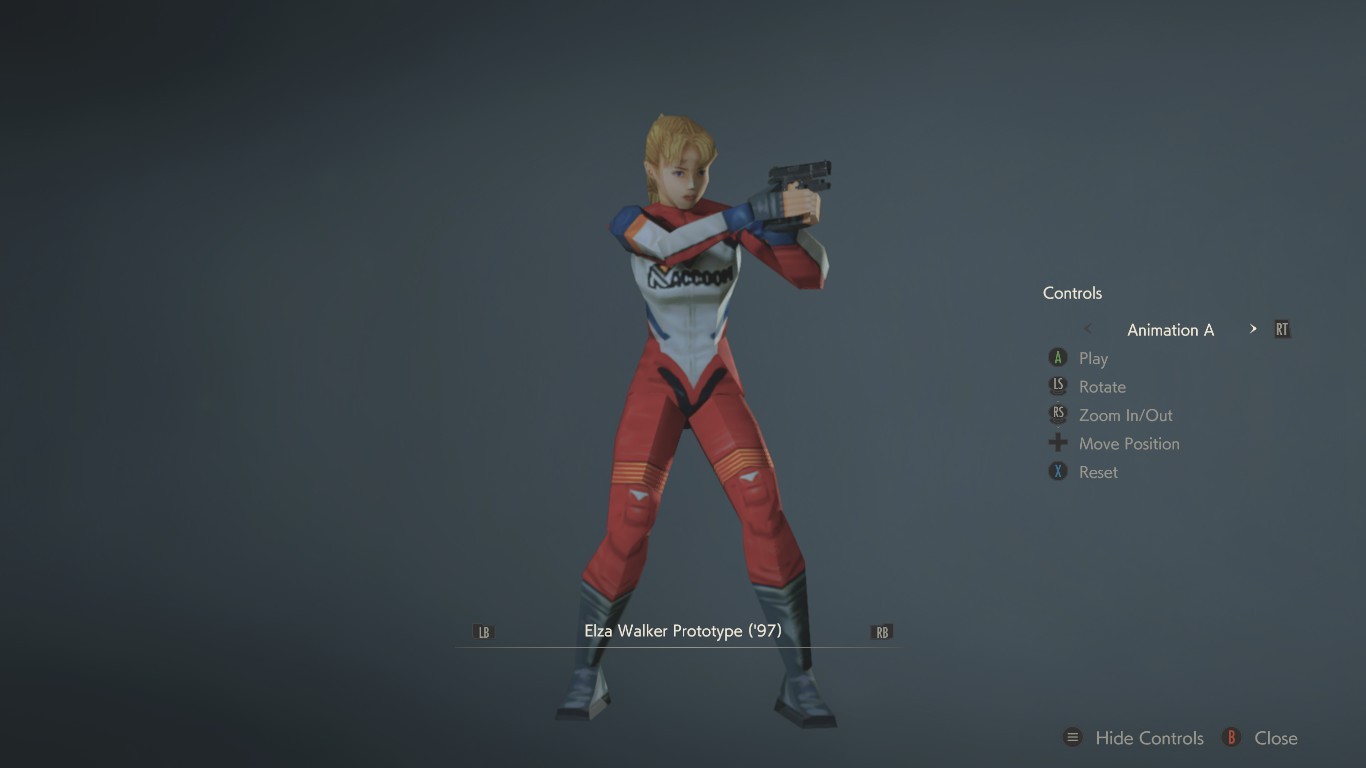This screenshot has height=768, width=1366.
Task: Expand to previous animation with left chevron
Action: click(x=1087, y=328)
